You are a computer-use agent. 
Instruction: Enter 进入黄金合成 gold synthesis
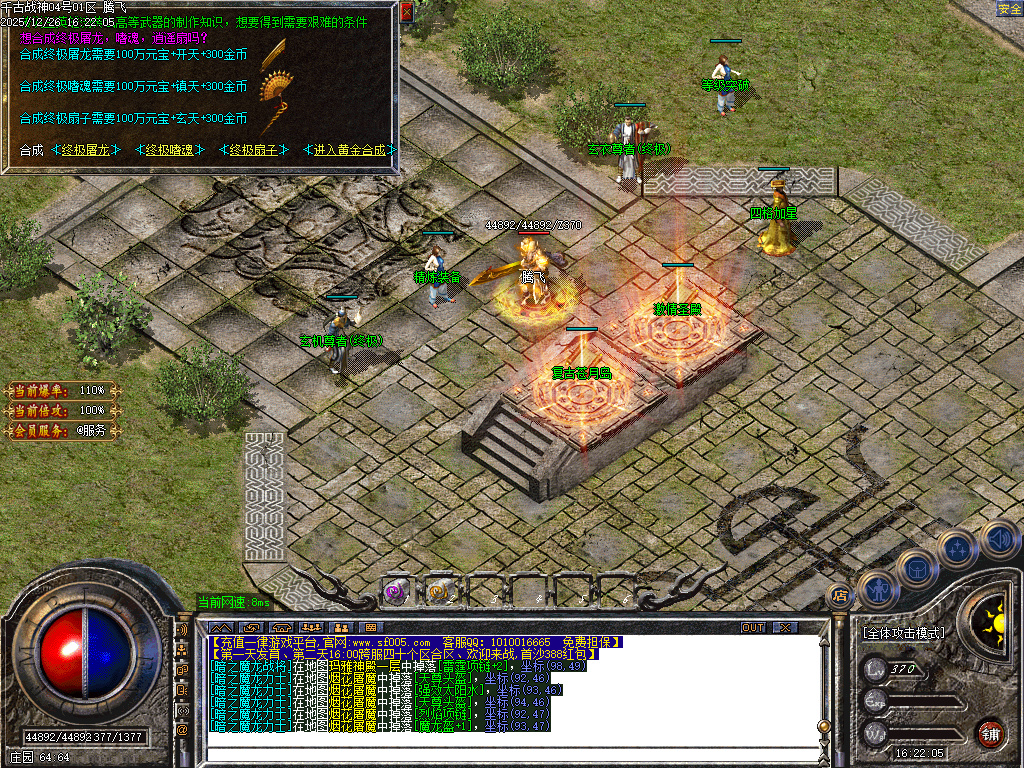[350, 151]
